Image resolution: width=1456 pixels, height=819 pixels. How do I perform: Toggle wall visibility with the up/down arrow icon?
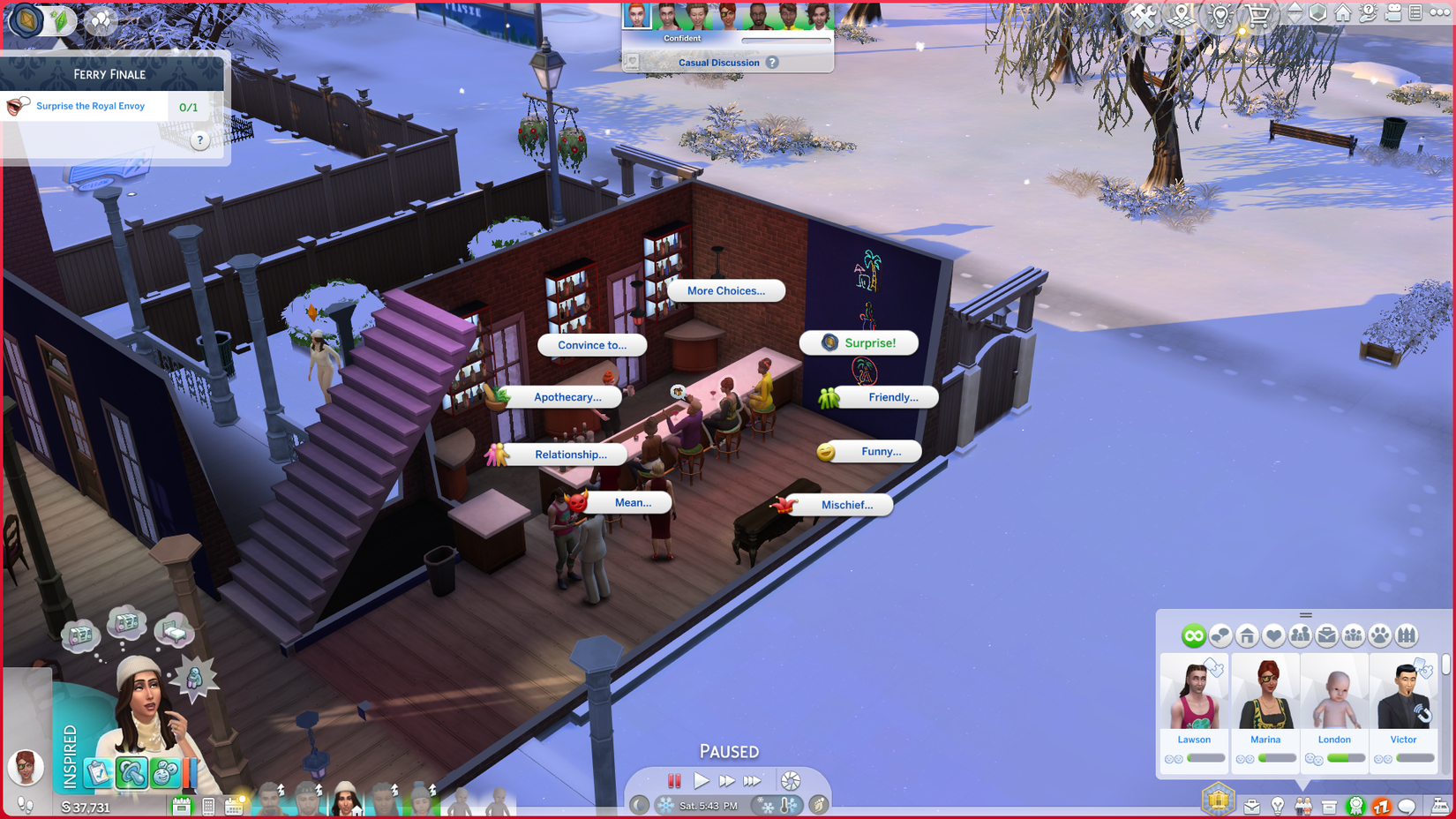click(1295, 13)
